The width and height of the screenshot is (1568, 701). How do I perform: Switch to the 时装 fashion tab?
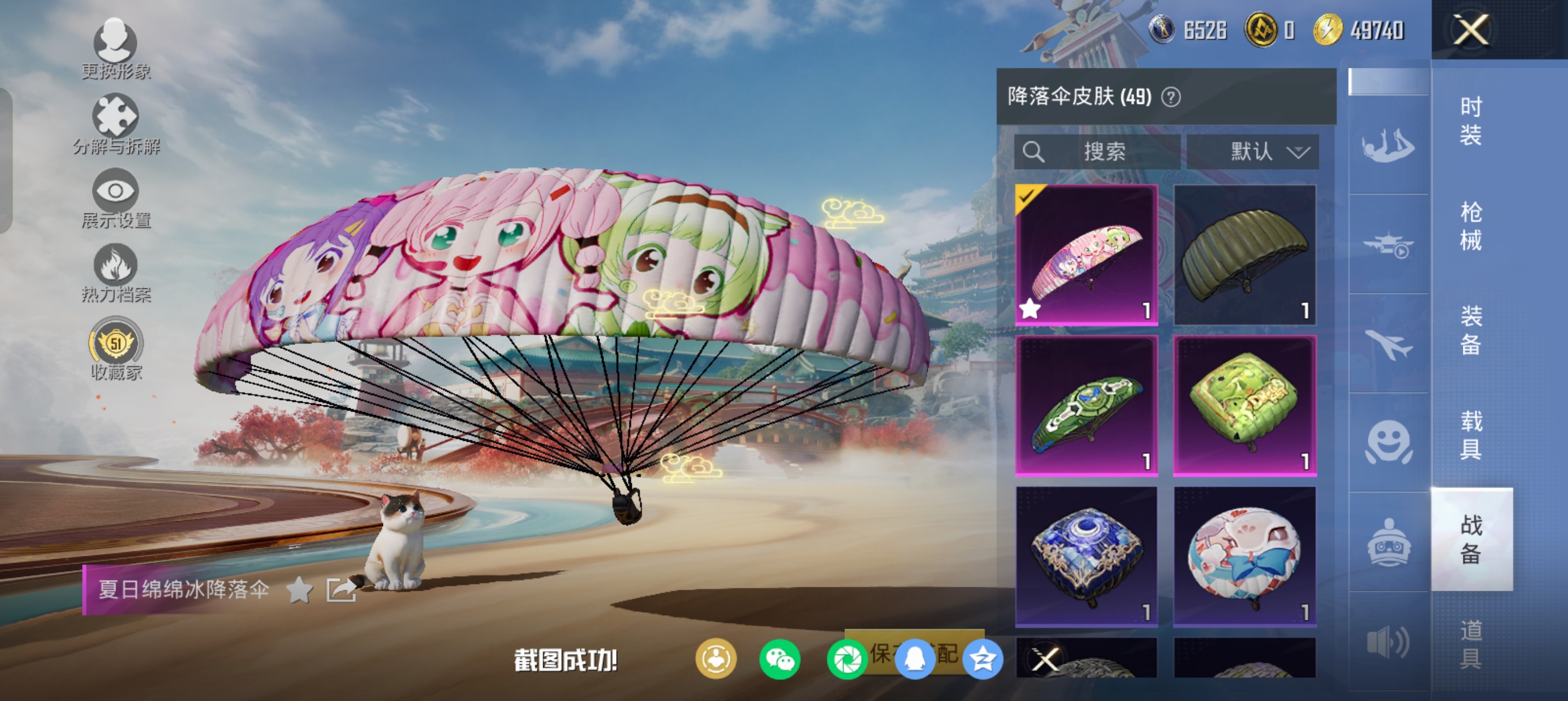coord(1471,120)
